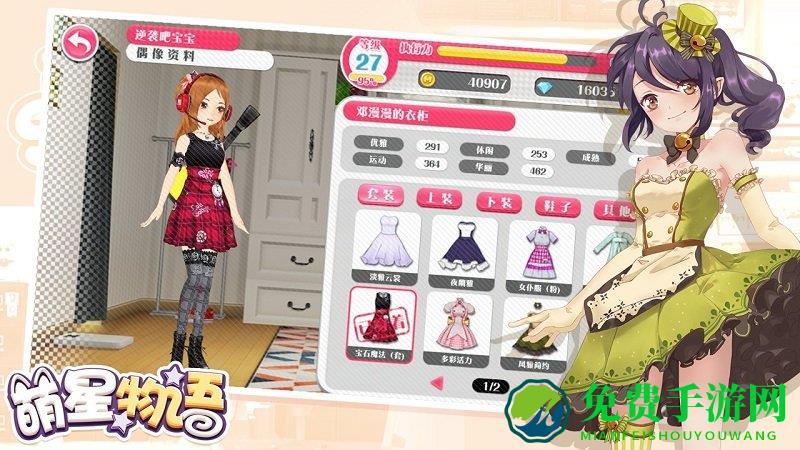Switch to the 下装 bottoms tab
800x450 pixels.
(497, 202)
